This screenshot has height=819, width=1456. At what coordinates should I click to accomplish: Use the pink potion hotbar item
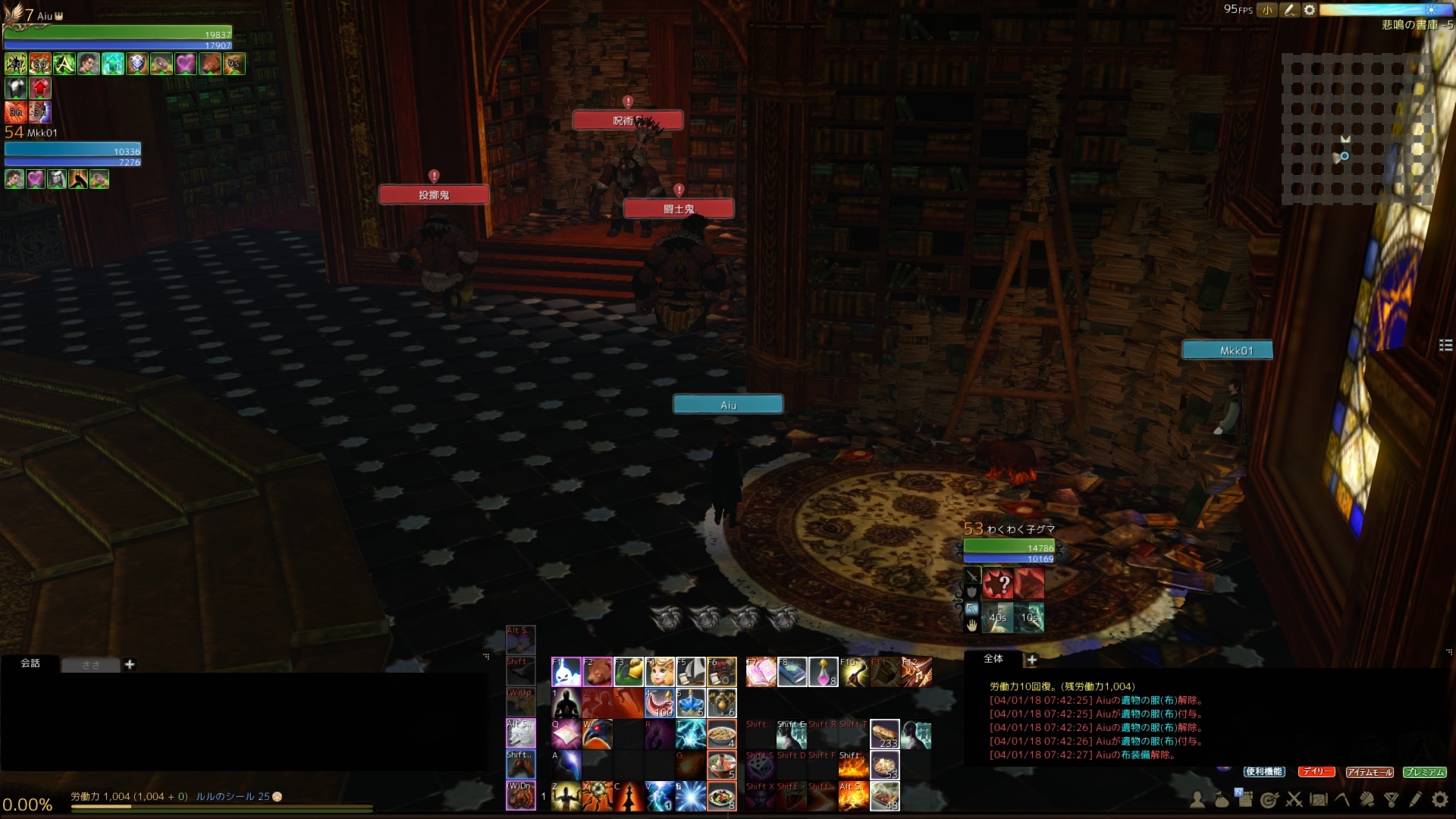click(824, 672)
